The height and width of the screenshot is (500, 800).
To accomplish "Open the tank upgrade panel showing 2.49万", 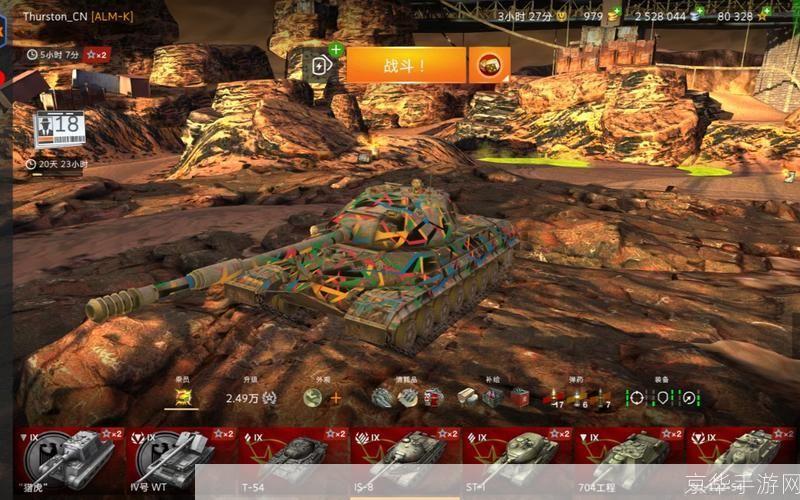I will pyautogui.click(x=249, y=397).
